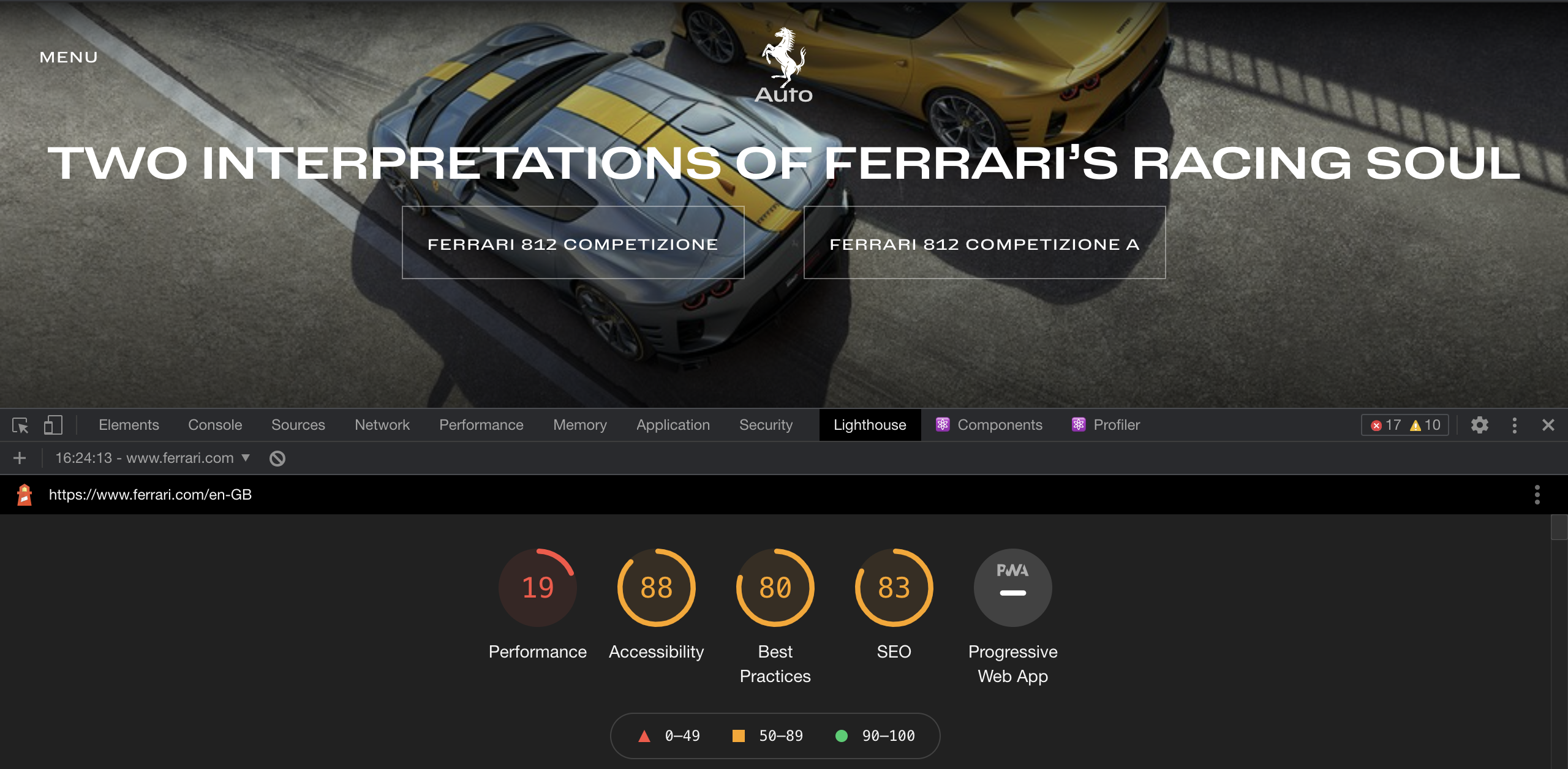Screen dimensions: 1568x769
Task: Add a new Lighthouse run with plus icon
Action: point(20,457)
